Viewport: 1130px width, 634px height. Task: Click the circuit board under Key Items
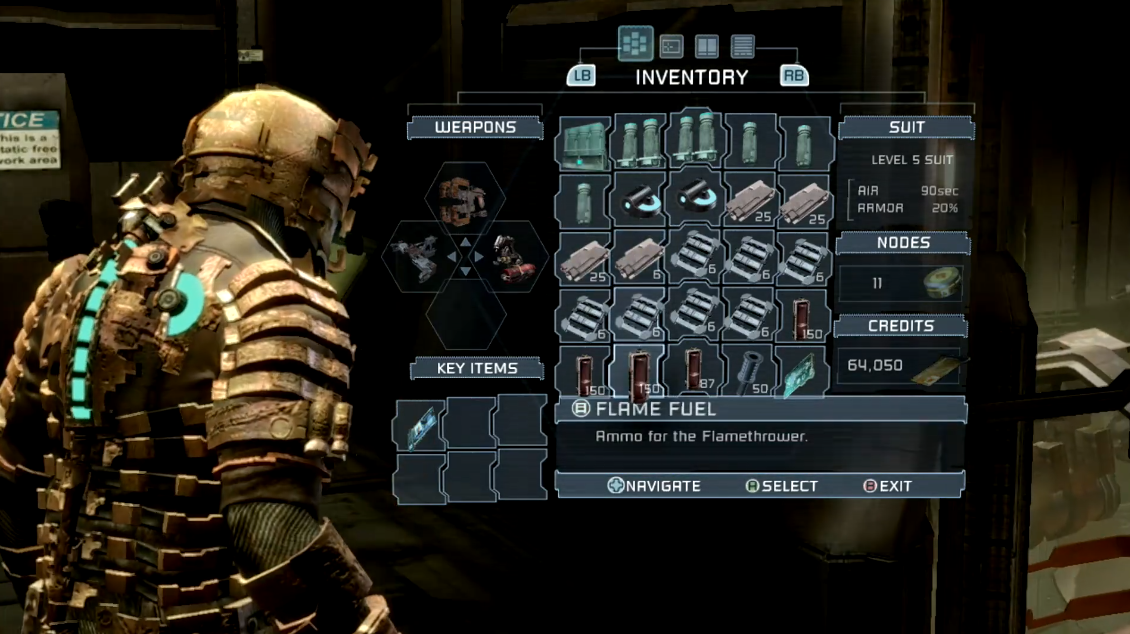(x=417, y=422)
